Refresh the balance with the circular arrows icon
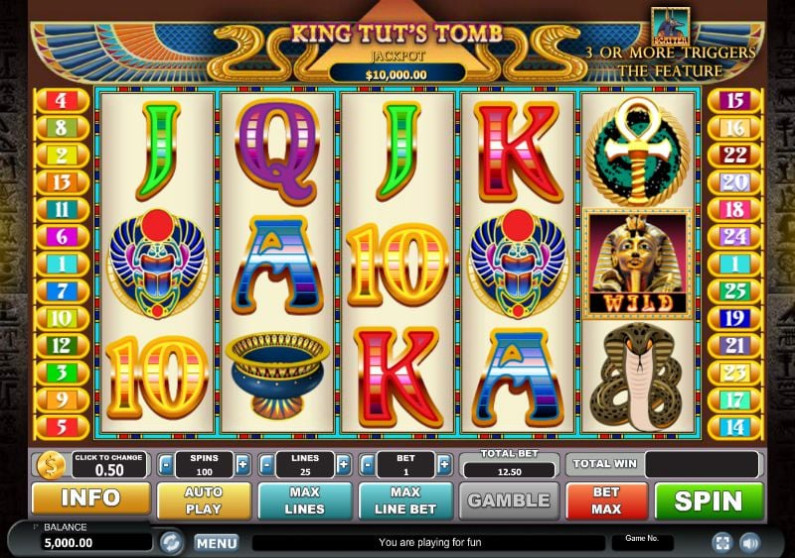This screenshot has width=795, height=558. [x=171, y=542]
